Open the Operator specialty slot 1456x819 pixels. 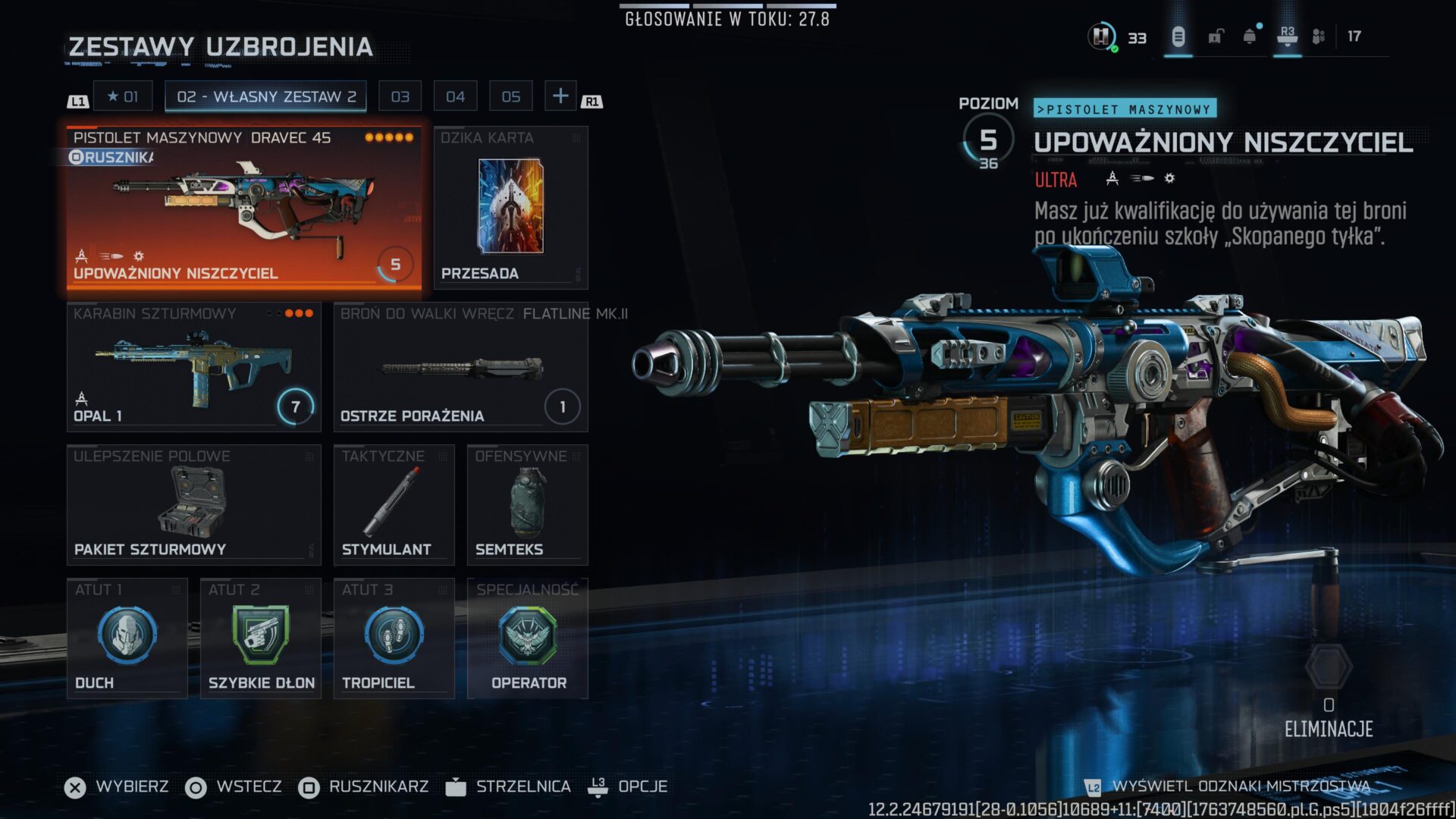(527, 639)
